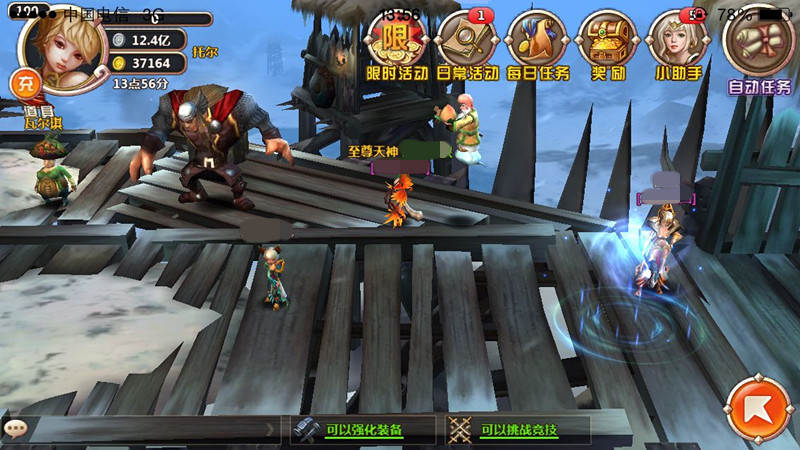The height and width of the screenshot is (450, 800).
Task: Open the 小助手 assistant menu
Action: click(677, 45)
